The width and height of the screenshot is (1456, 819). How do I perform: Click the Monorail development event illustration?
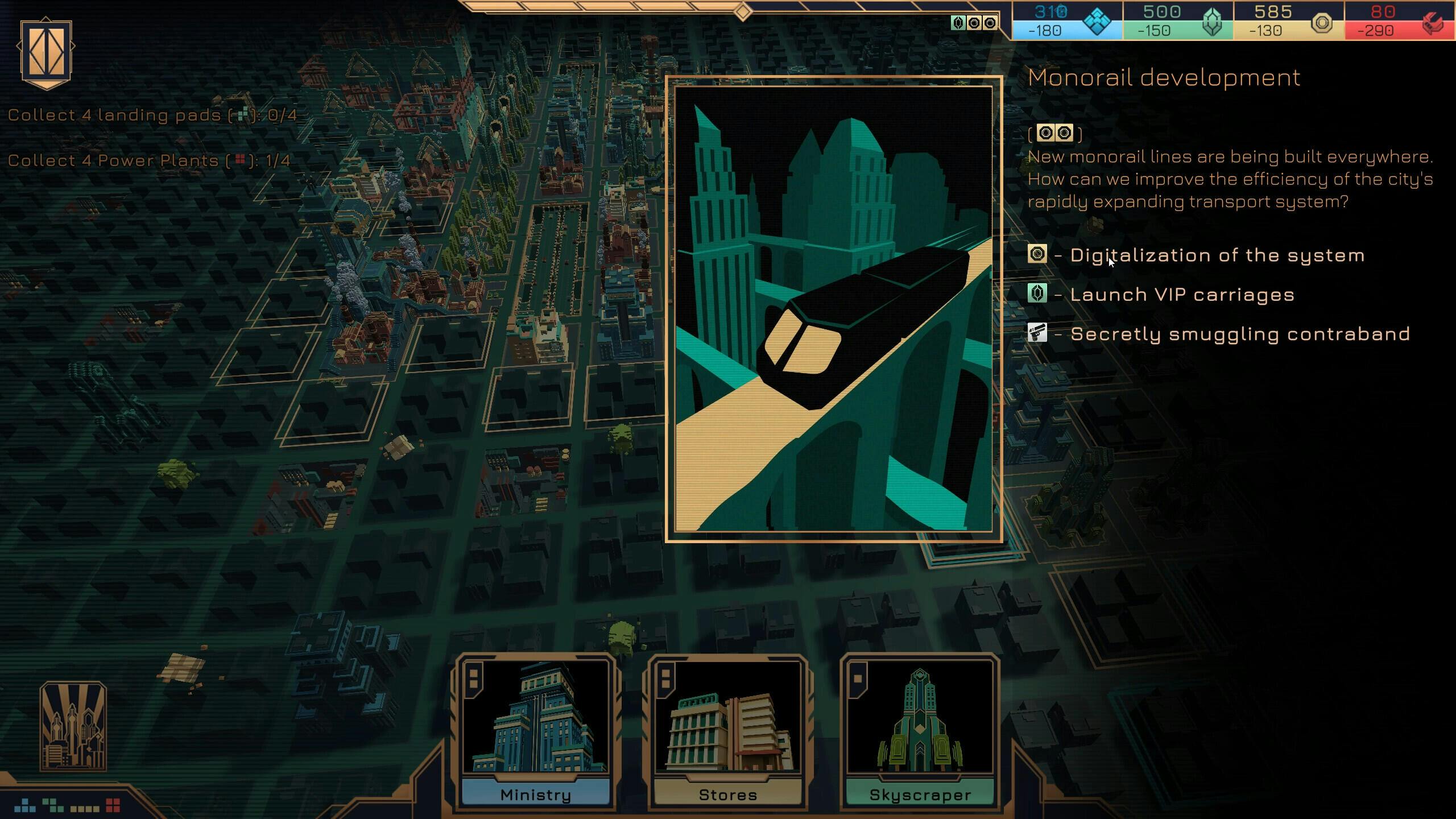tap(834, 309)
